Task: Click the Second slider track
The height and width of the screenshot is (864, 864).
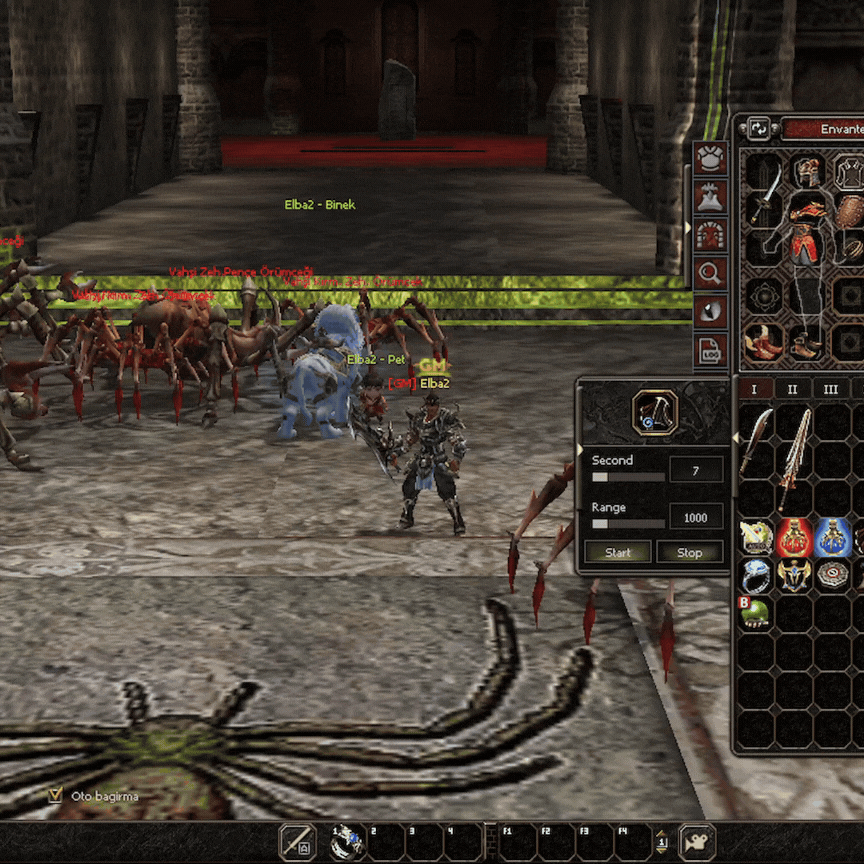Action: click(628, 477)
